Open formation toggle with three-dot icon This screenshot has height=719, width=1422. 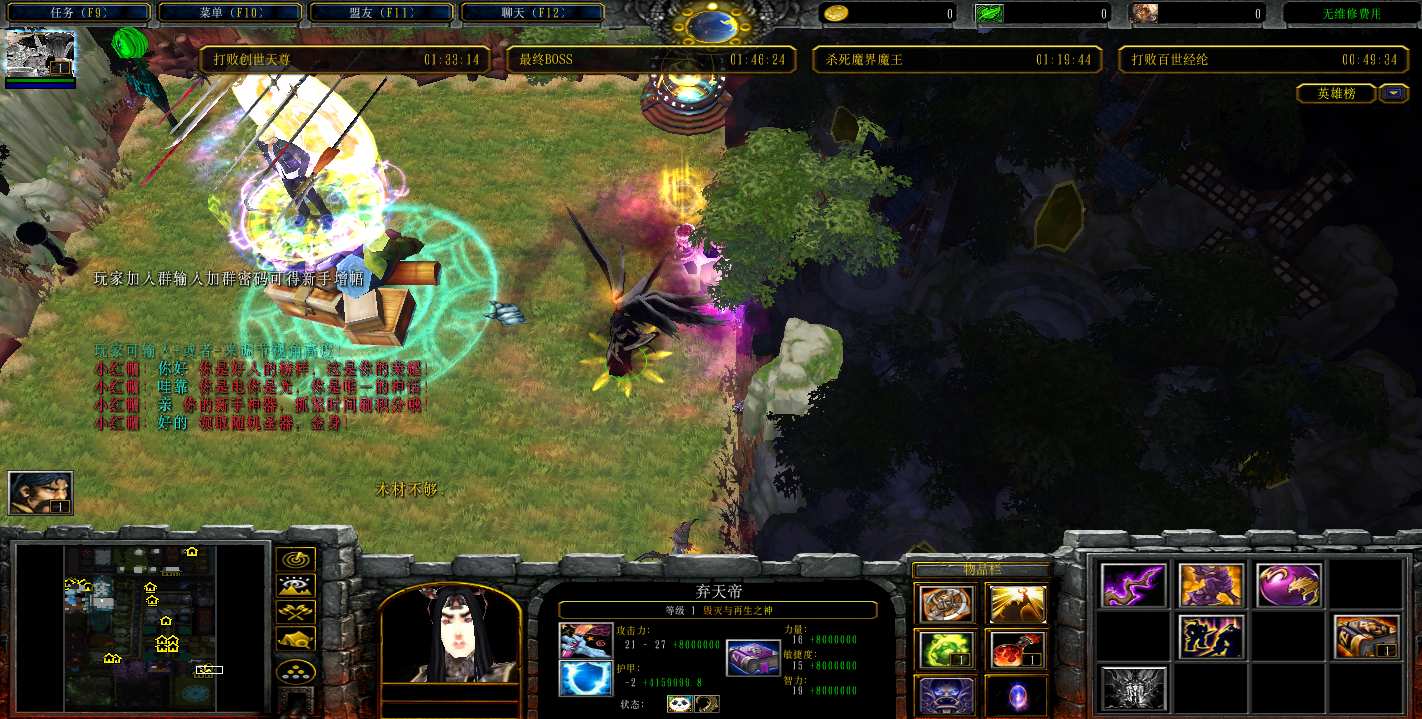click(x=296, y=671)
